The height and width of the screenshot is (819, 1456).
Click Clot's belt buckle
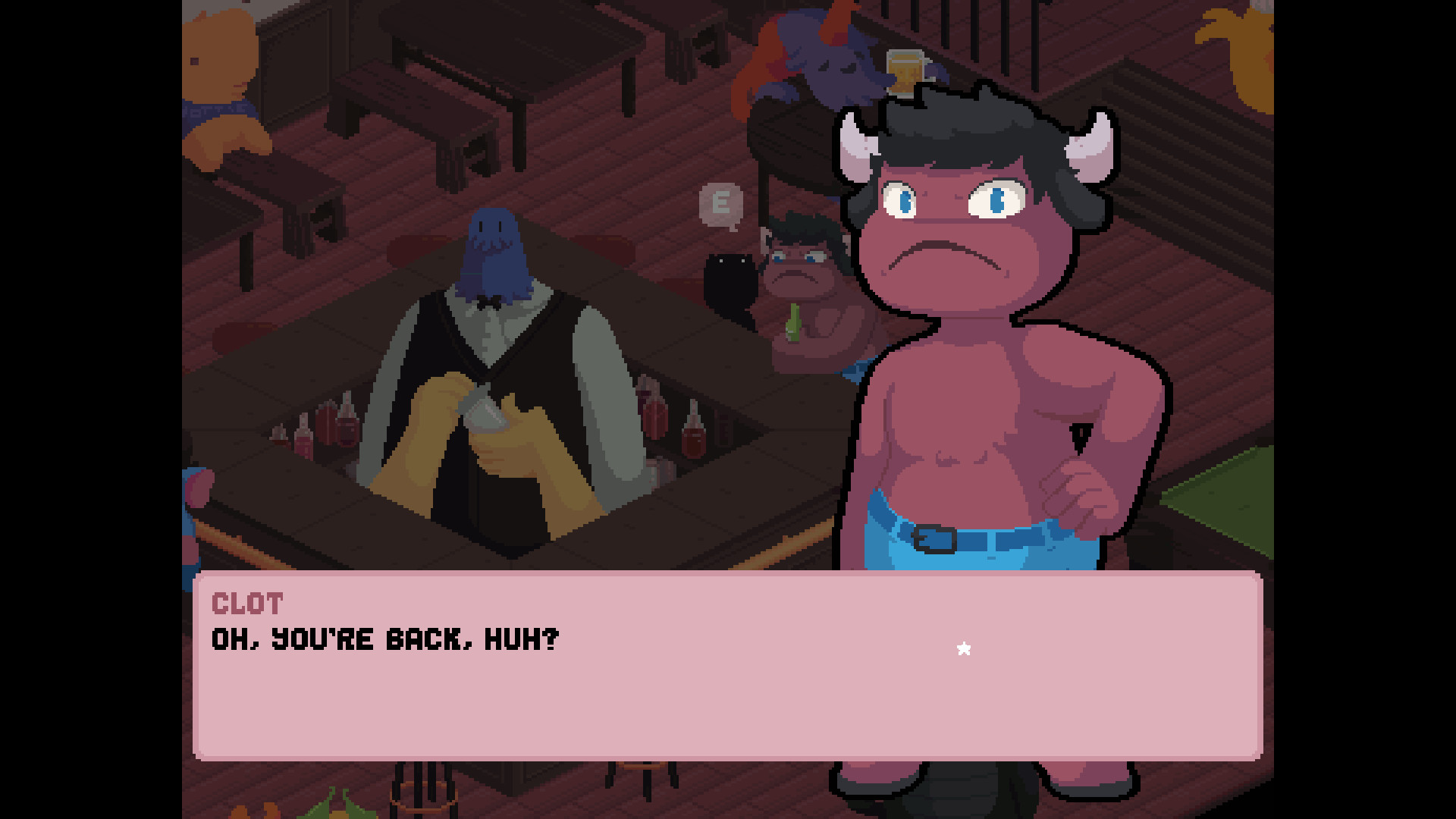coord(934,539)
